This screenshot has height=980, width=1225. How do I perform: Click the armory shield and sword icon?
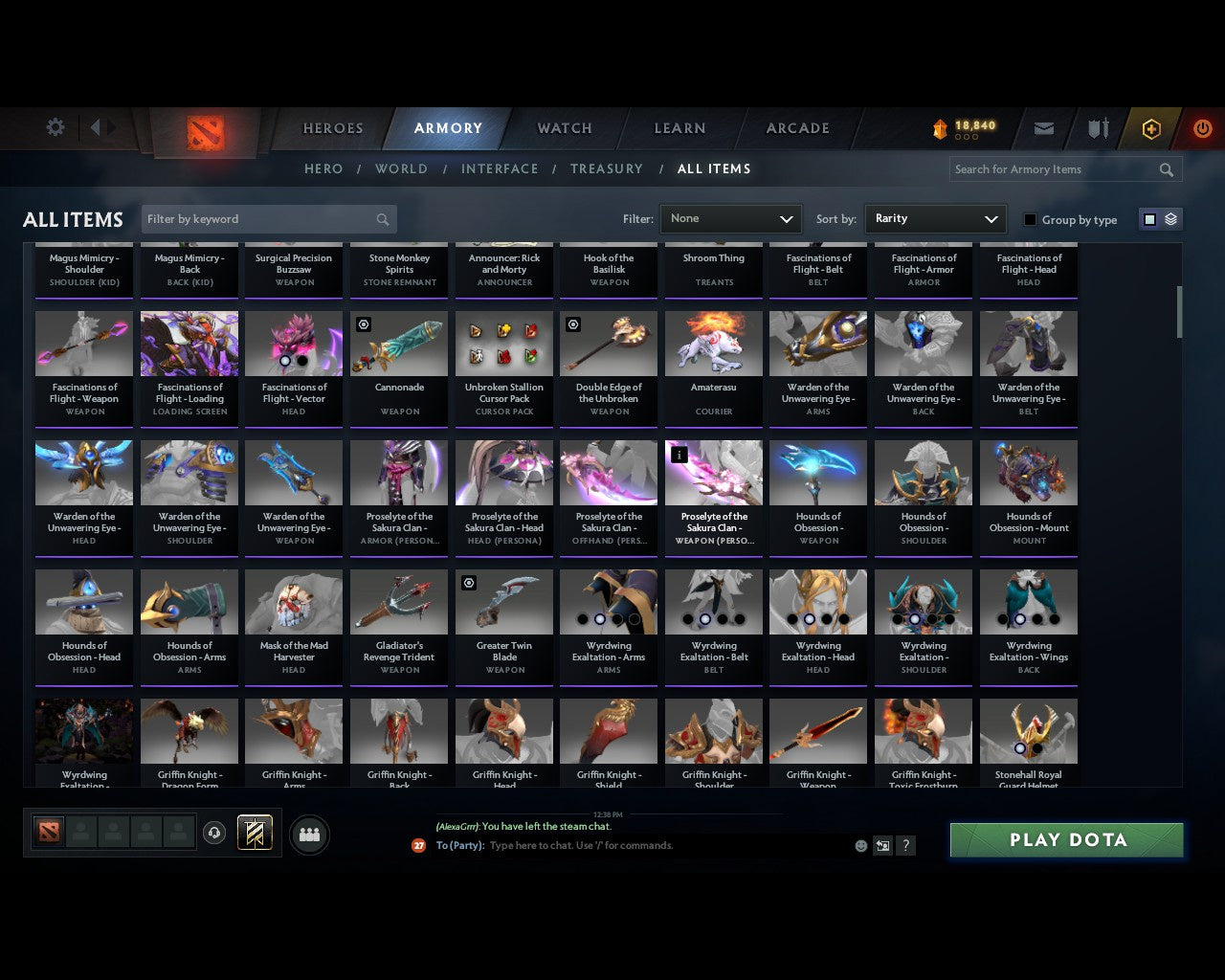pos(1097,127)
